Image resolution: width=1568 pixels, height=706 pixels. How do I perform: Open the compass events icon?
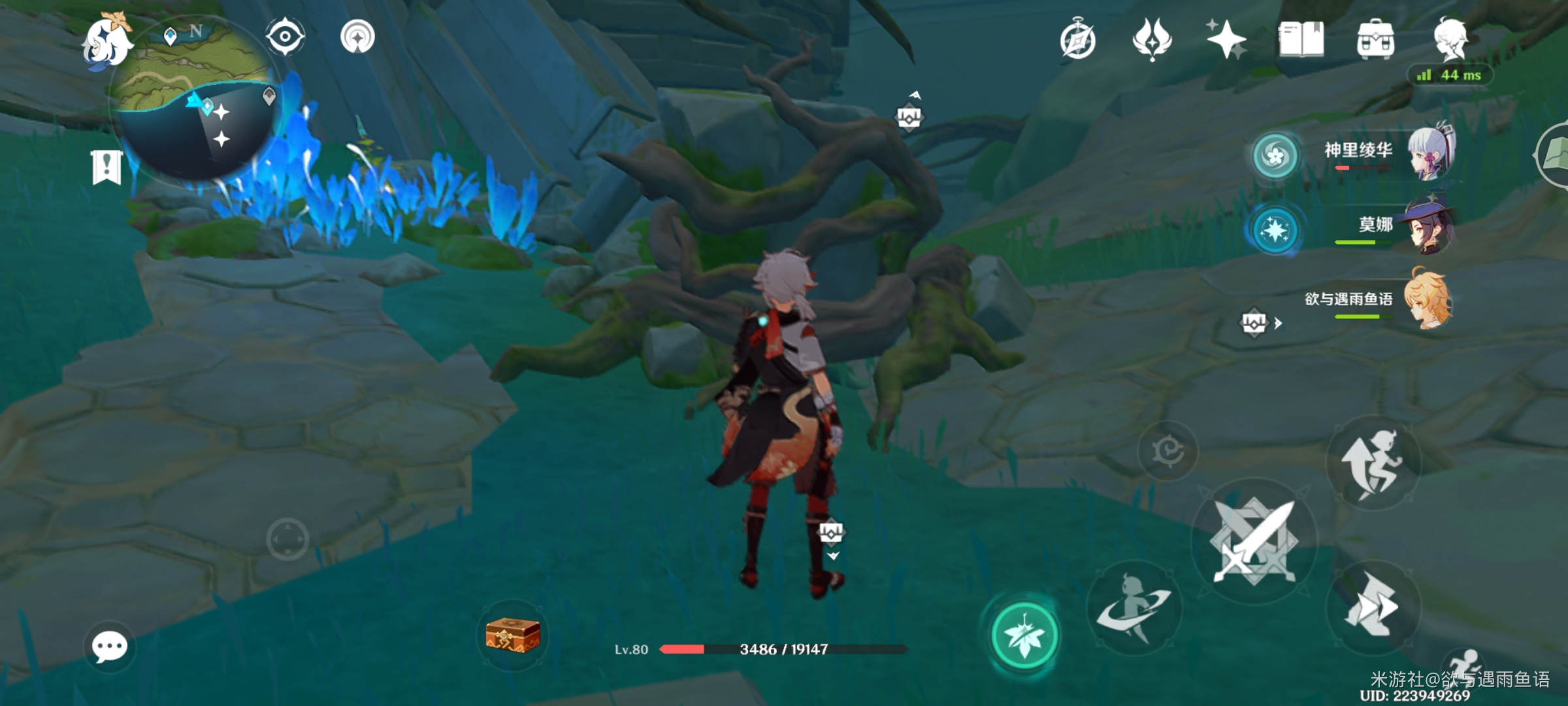click(x=1077, y=41)
